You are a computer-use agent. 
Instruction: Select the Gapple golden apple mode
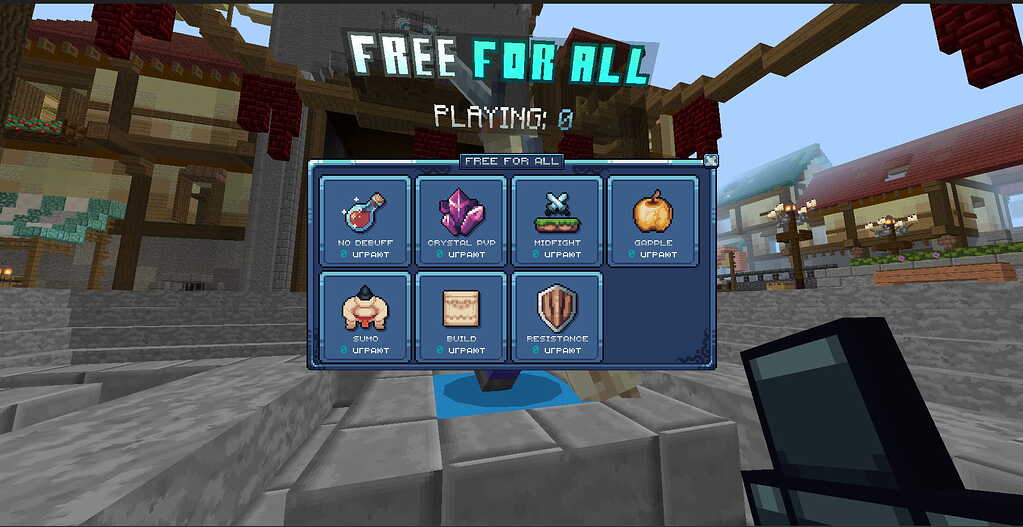point(652,221)
